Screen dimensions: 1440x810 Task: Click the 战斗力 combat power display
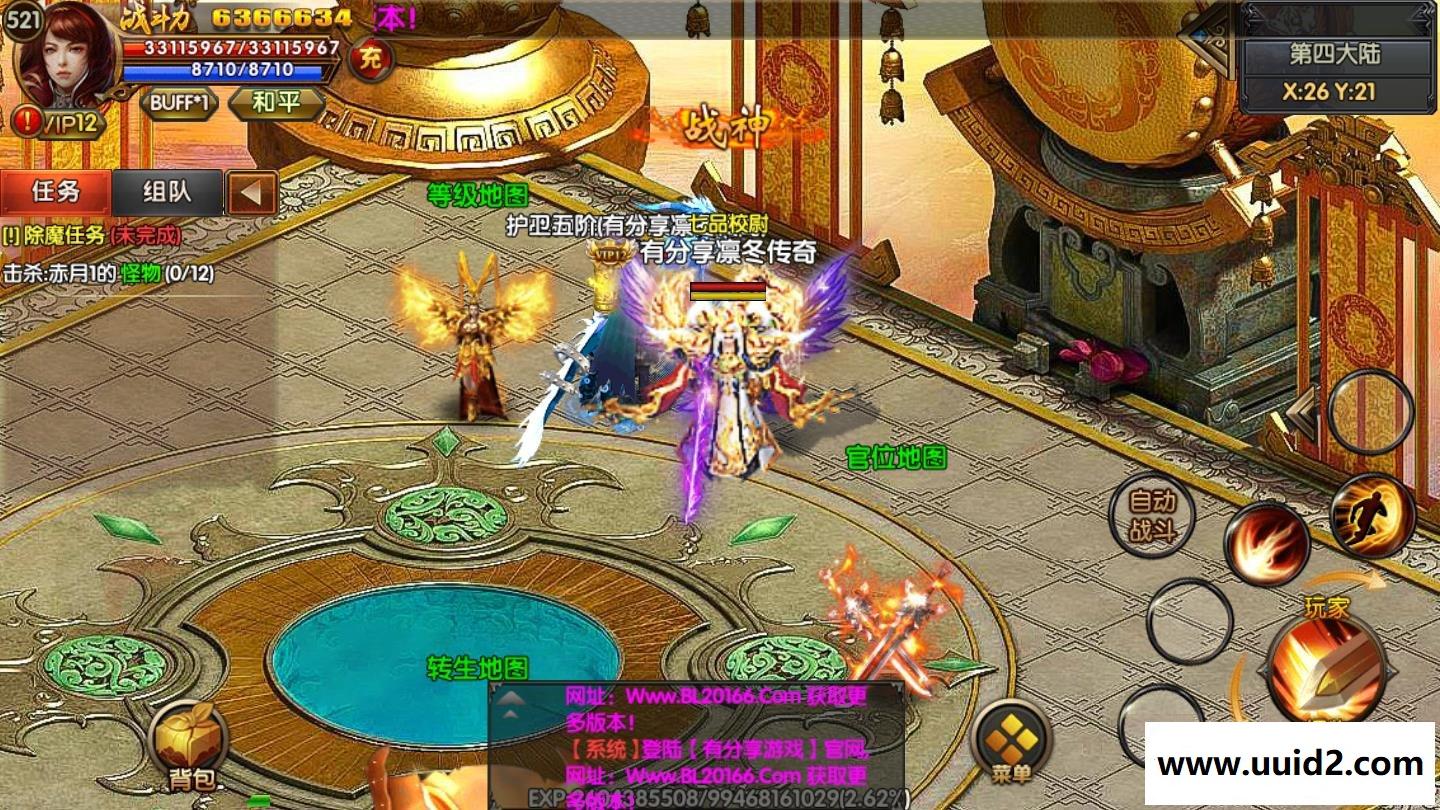click(237, 17)
